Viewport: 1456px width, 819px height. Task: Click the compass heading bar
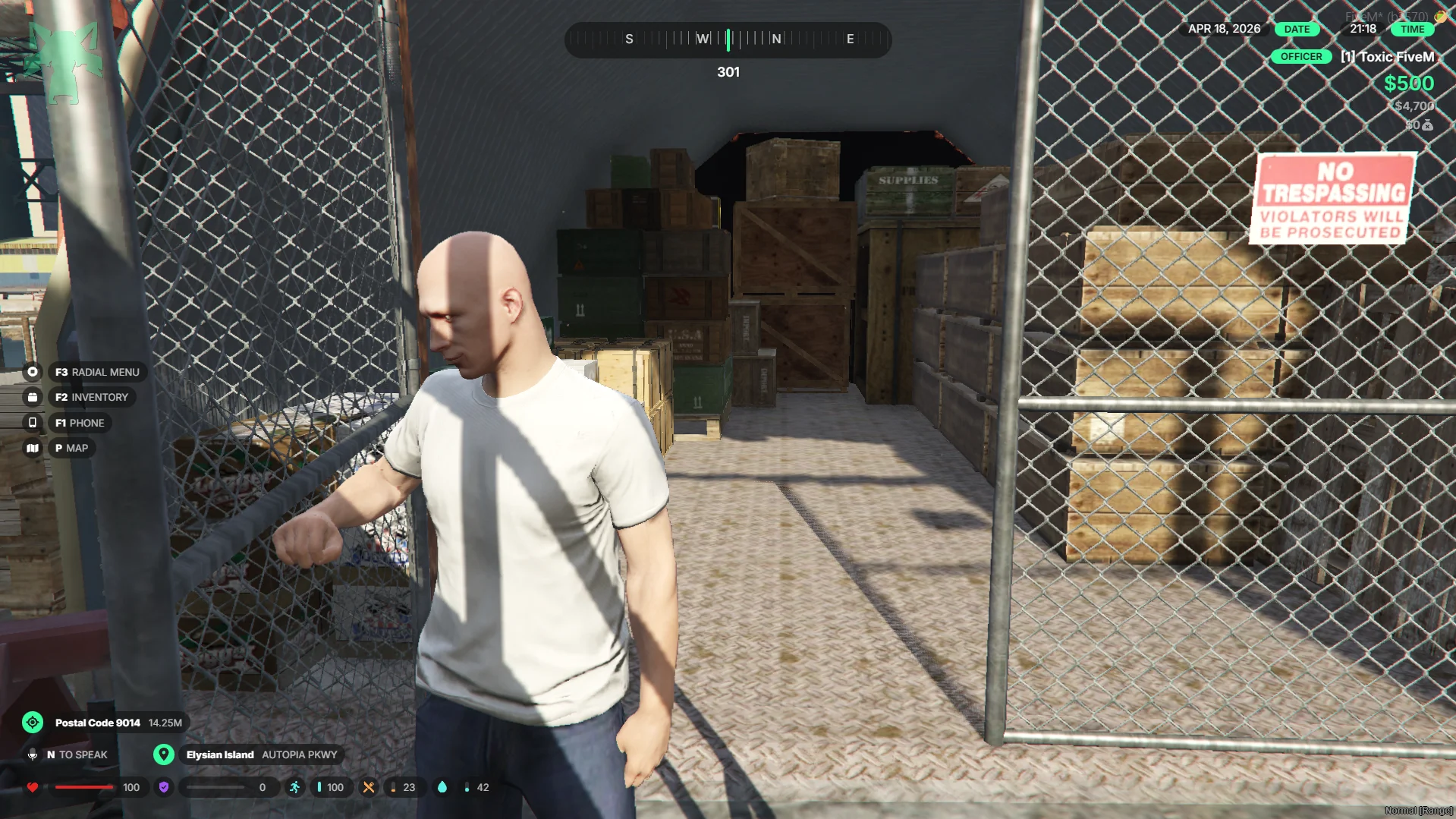[728, 39]
